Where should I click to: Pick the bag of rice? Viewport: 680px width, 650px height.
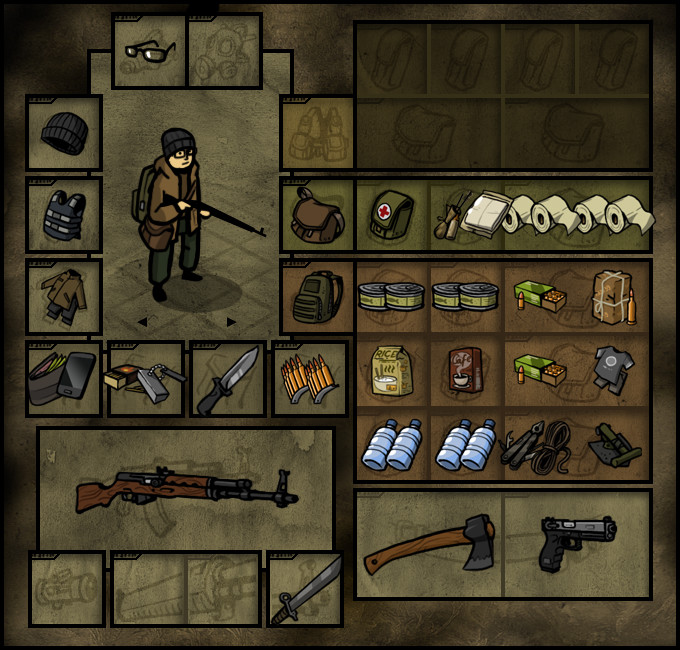click(393, 372)
